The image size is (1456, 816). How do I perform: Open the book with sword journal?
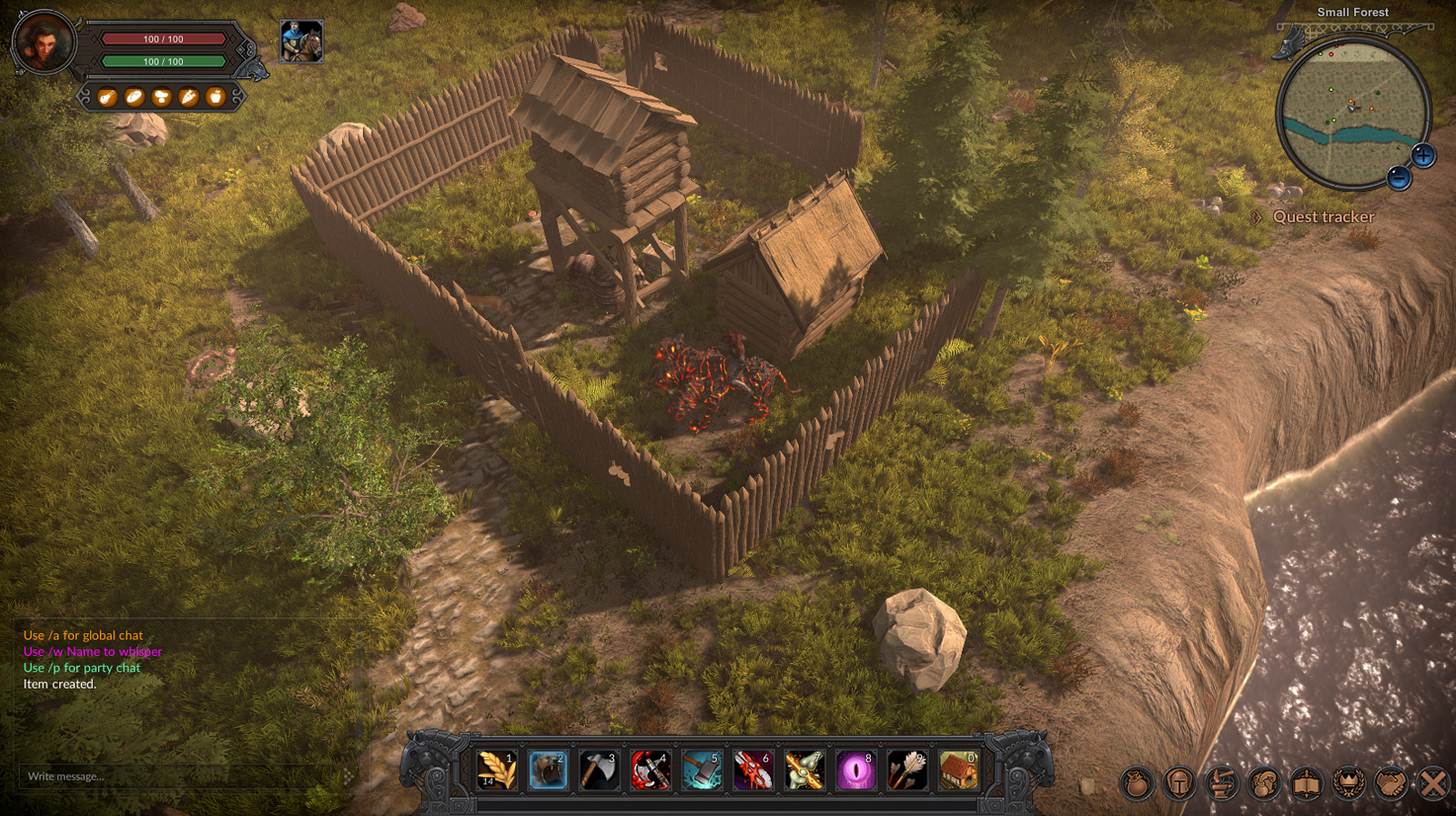tap(1307, 783)
